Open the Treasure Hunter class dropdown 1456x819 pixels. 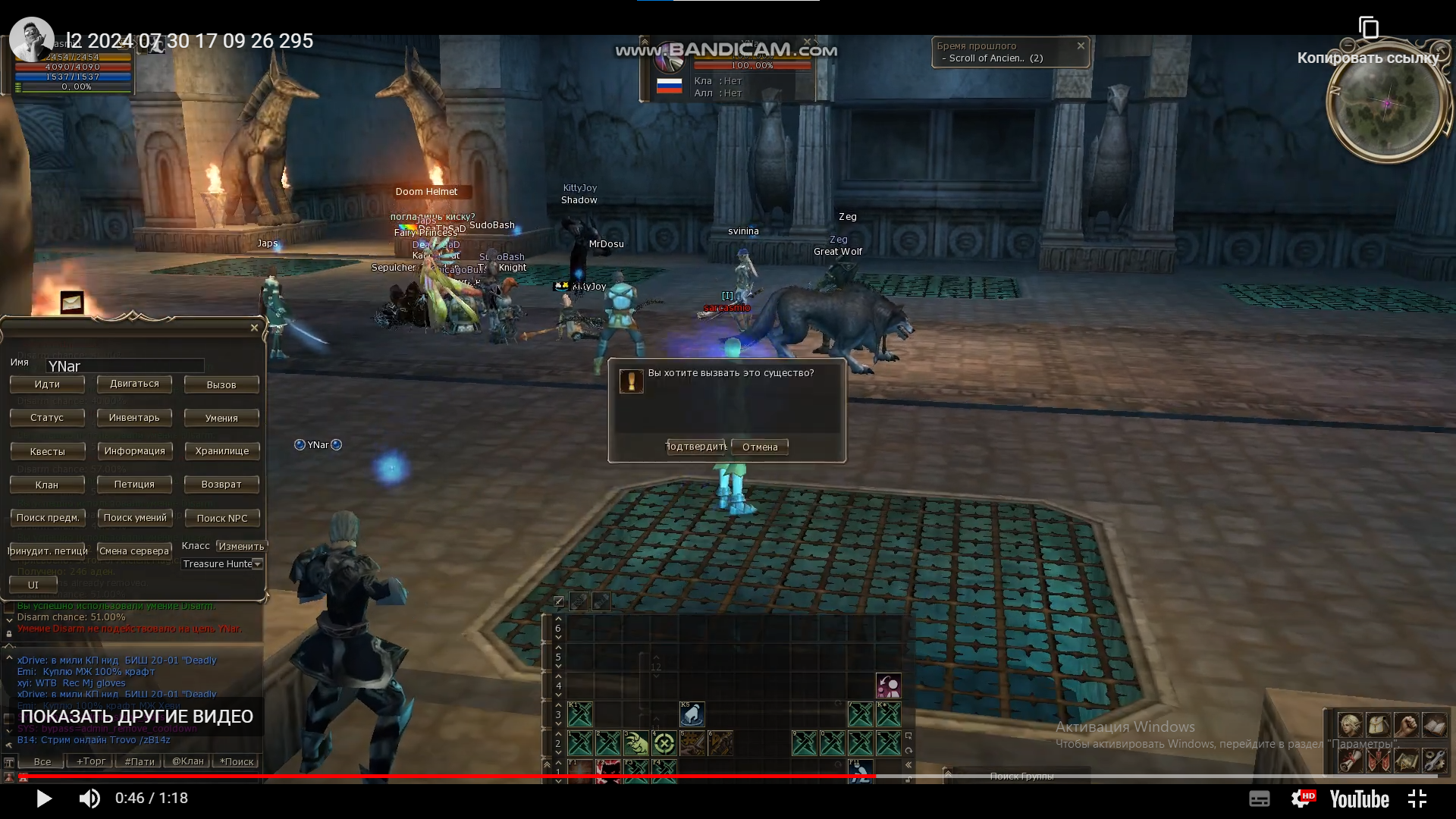pos(258,563)
